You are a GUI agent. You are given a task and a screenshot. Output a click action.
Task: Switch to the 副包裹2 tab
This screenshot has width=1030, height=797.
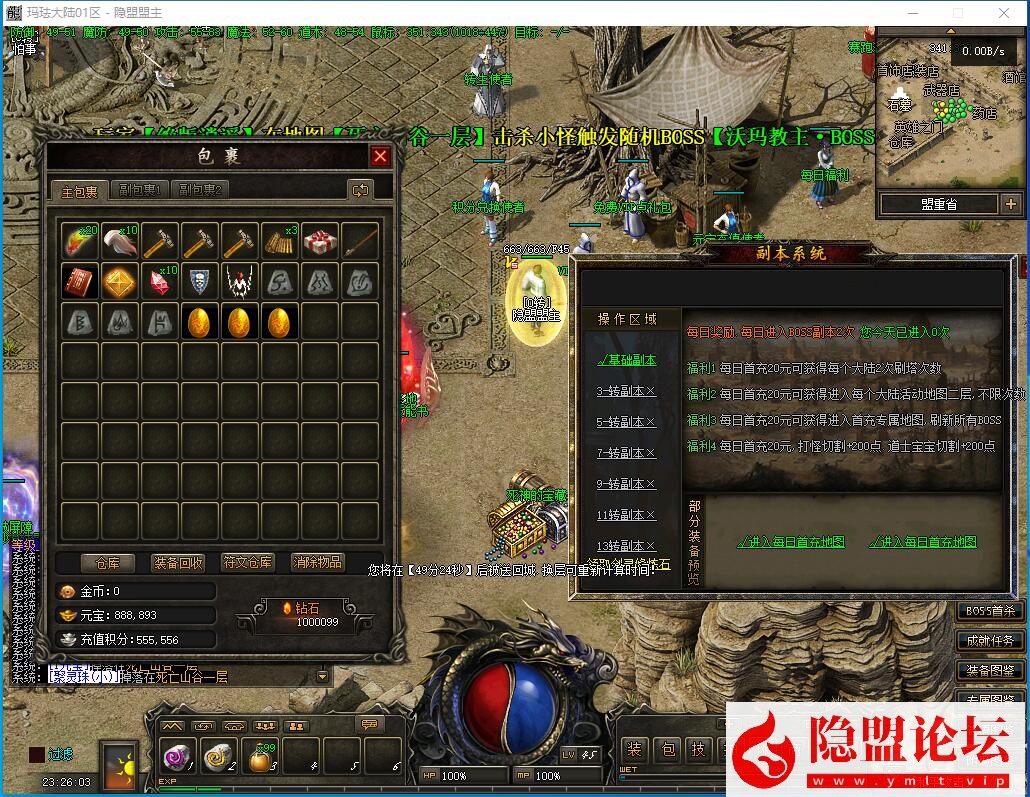coord(200,190)
